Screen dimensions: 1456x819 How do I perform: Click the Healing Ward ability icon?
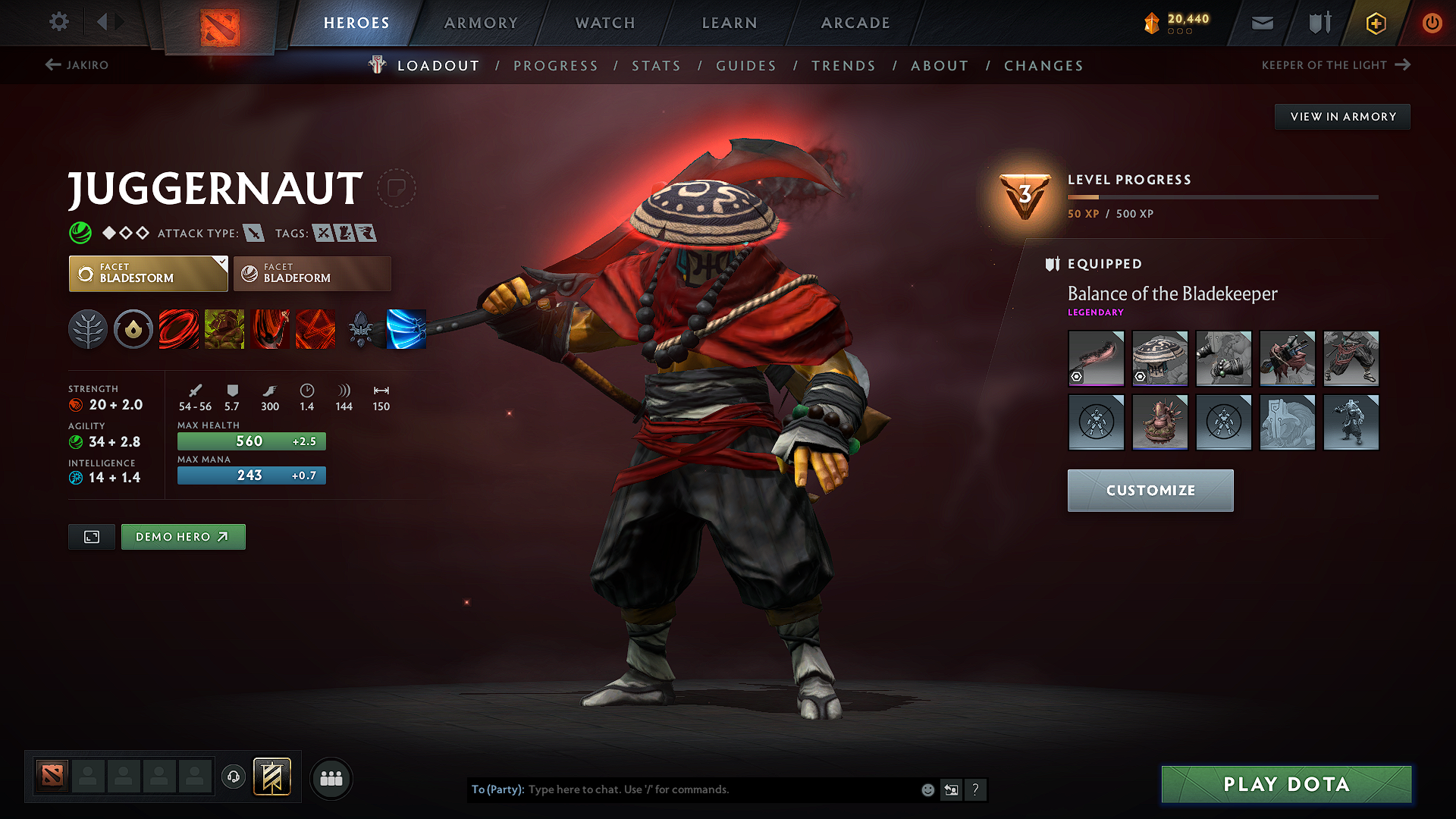click(224, 329)
